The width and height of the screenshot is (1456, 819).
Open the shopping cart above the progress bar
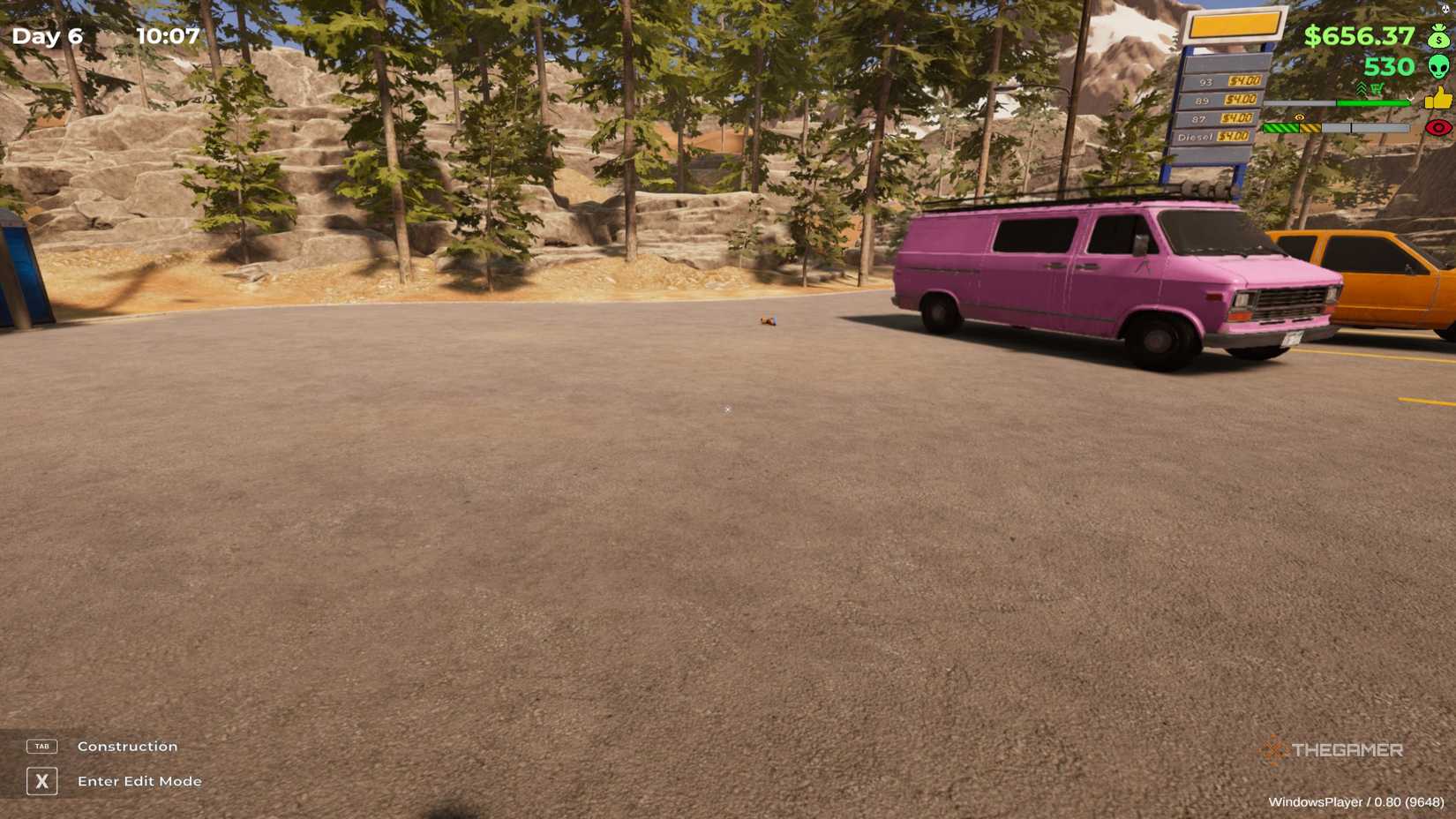point(1377,89)
